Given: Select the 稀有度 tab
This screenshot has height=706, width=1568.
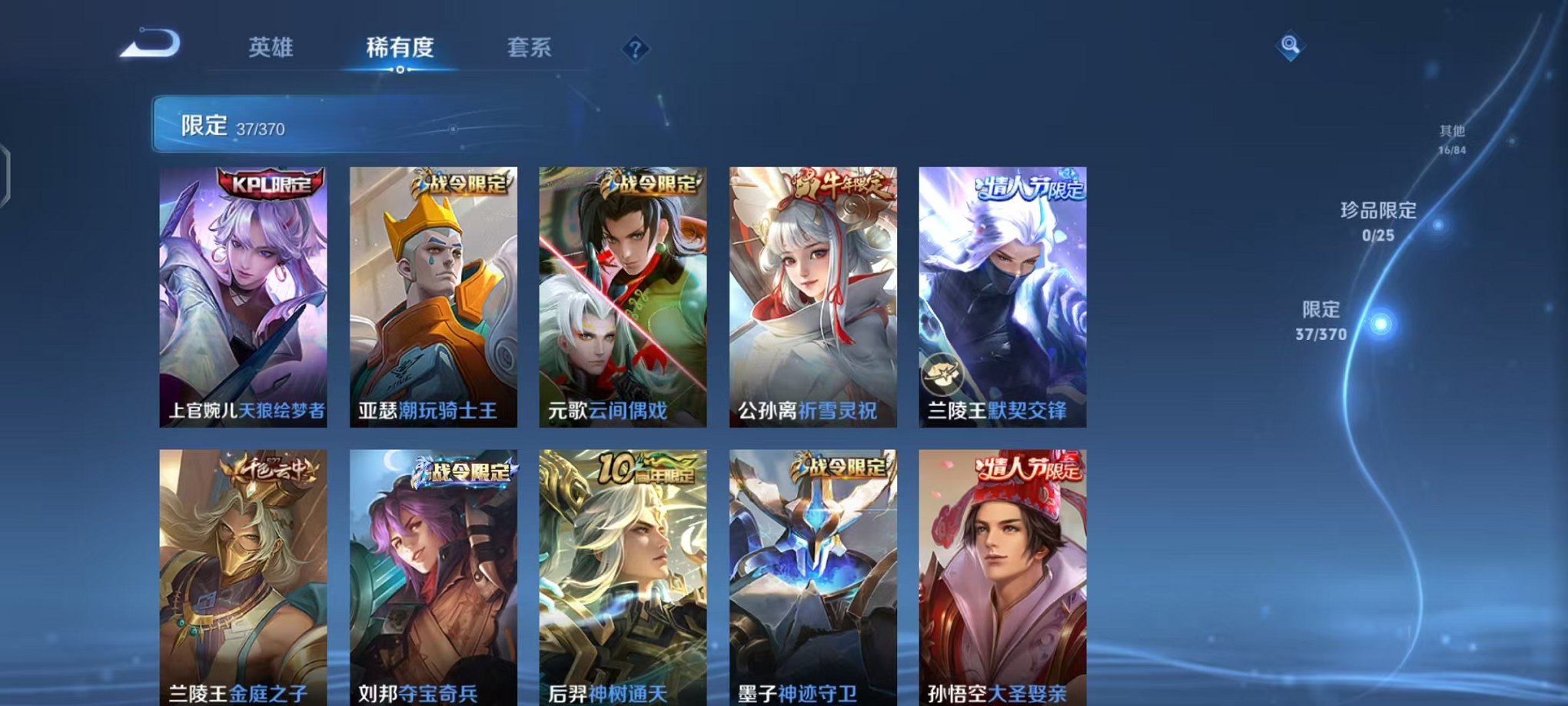Looking at the screenshot, I should [400, 48].
